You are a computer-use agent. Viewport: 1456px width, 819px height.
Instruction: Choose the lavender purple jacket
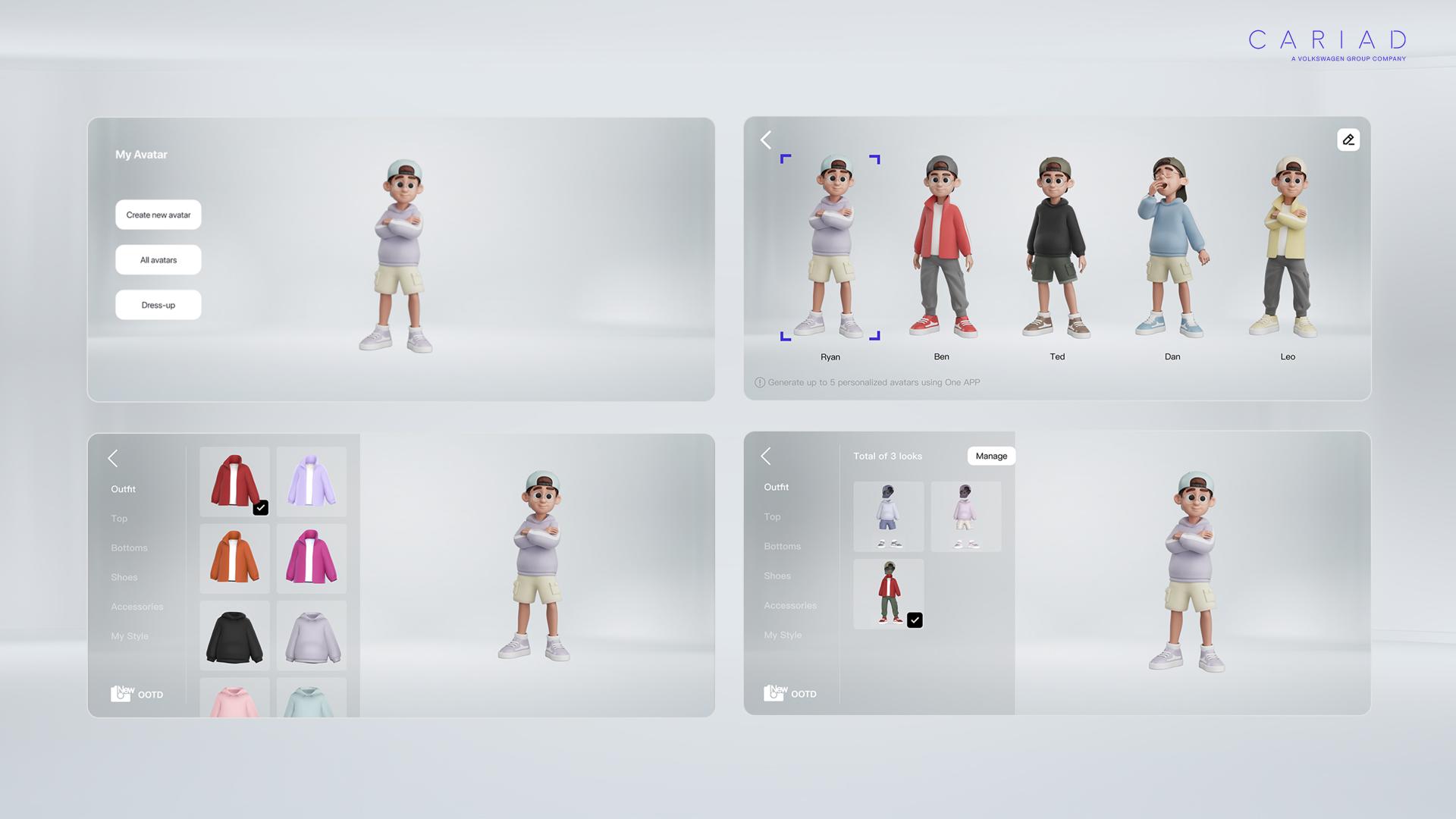[x=311, y=482]
